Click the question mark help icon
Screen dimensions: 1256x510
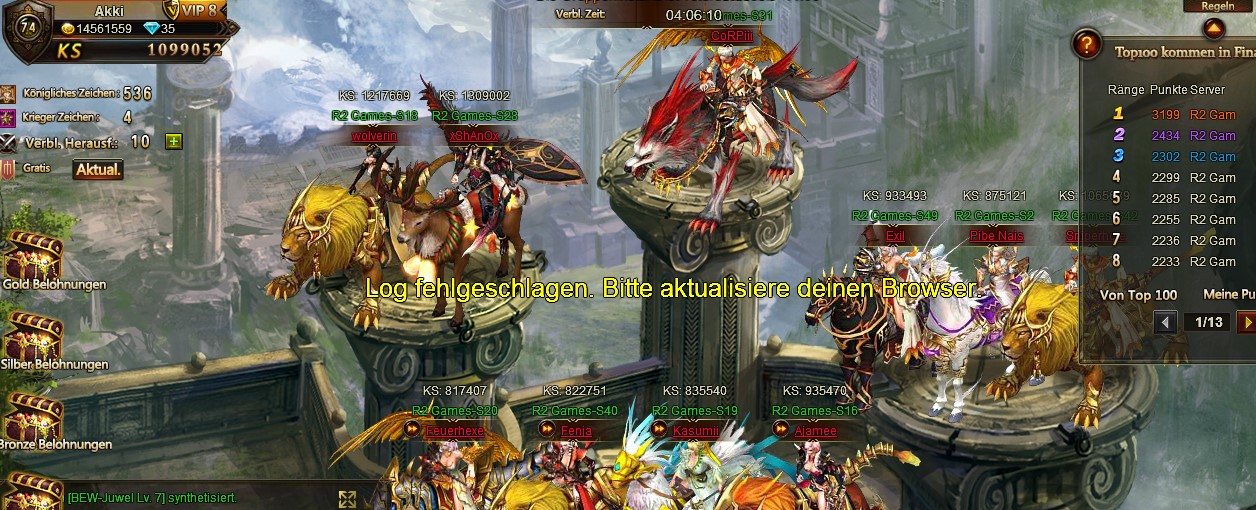(1086, 45)
